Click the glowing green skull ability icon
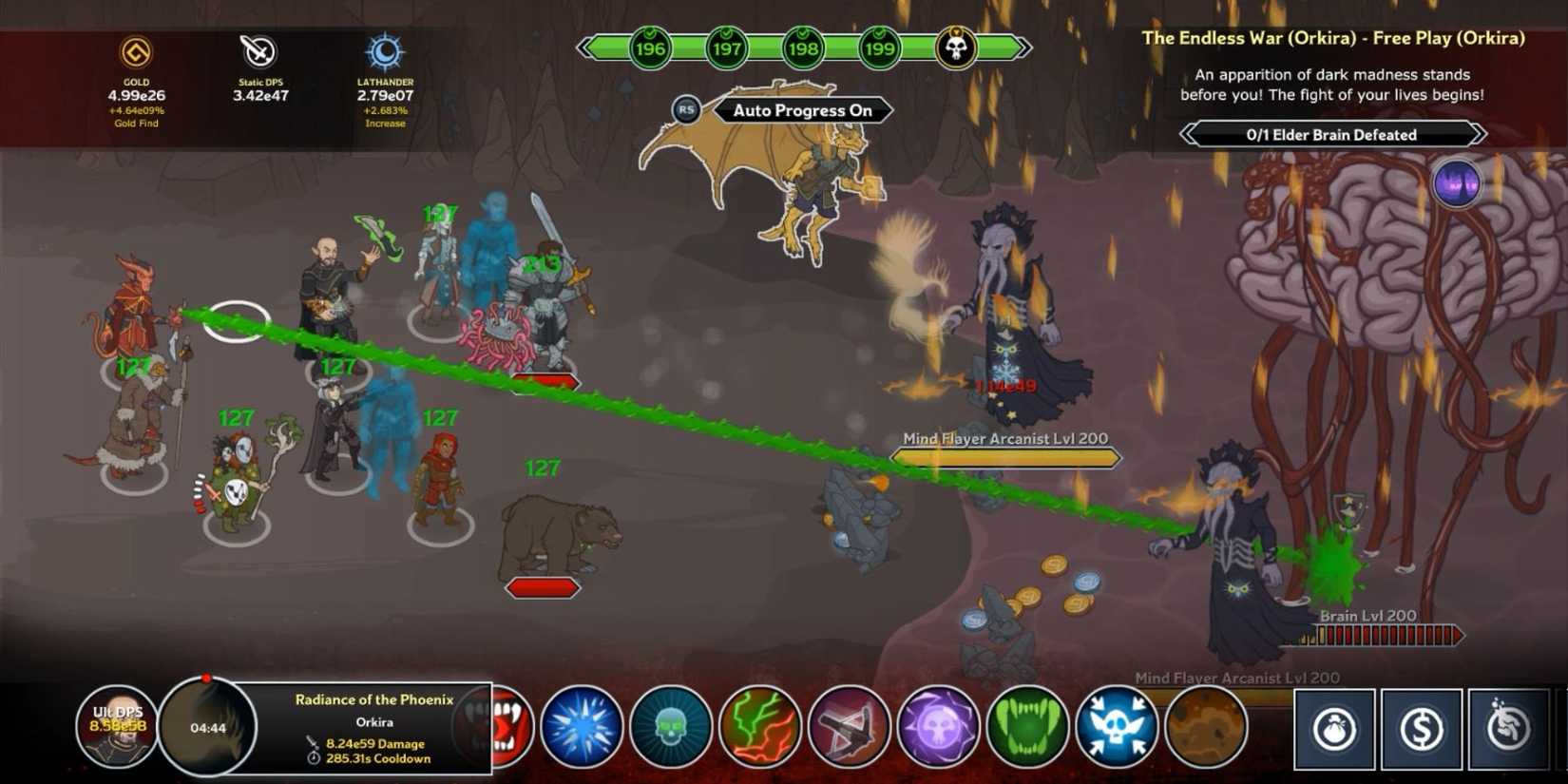 pos(673,725)
